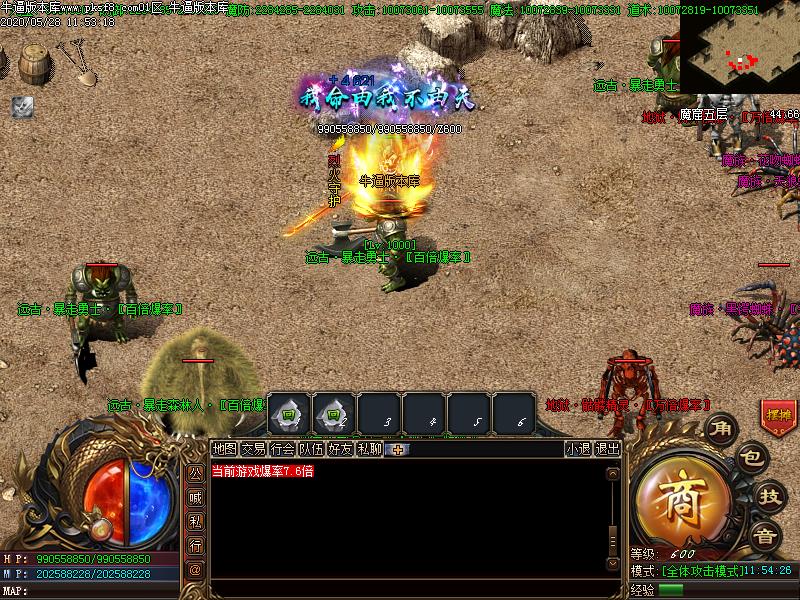This screenshot has width=800, height=600.
Task: Select the 行 guild chat channel
Action: click(x=196, y=545)
